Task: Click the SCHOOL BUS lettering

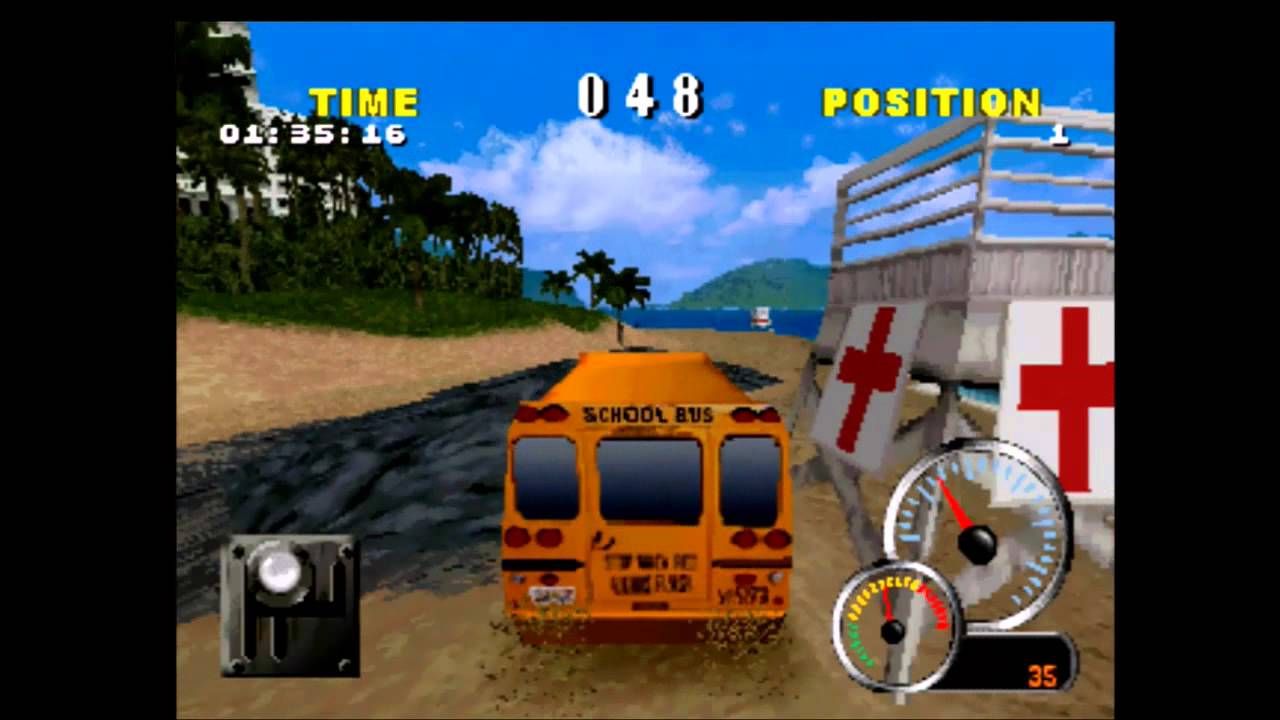Action: (646, 414)
